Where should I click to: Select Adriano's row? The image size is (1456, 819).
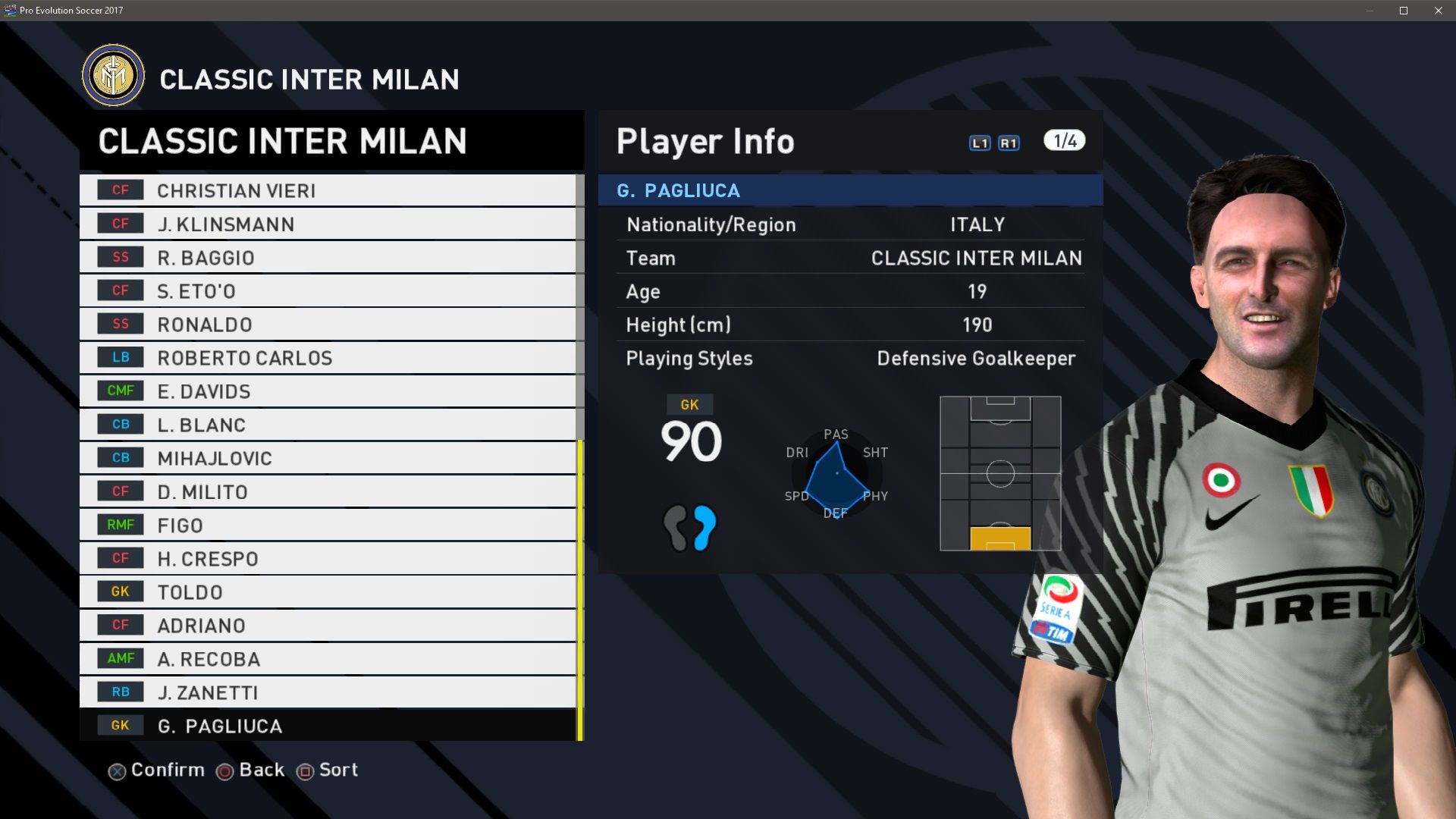click(328, 626)
